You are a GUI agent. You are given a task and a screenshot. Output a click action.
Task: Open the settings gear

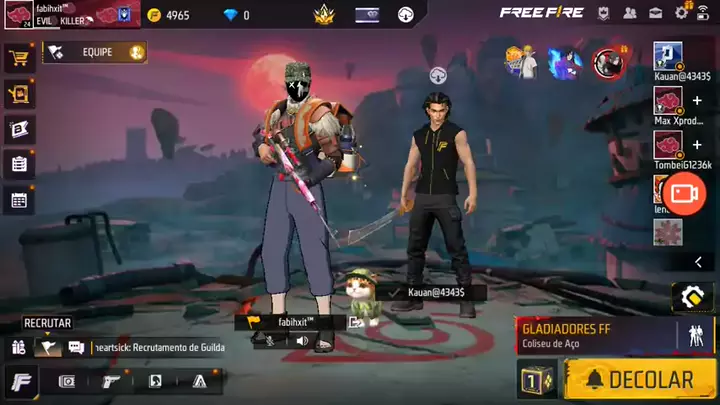point(682,13)
